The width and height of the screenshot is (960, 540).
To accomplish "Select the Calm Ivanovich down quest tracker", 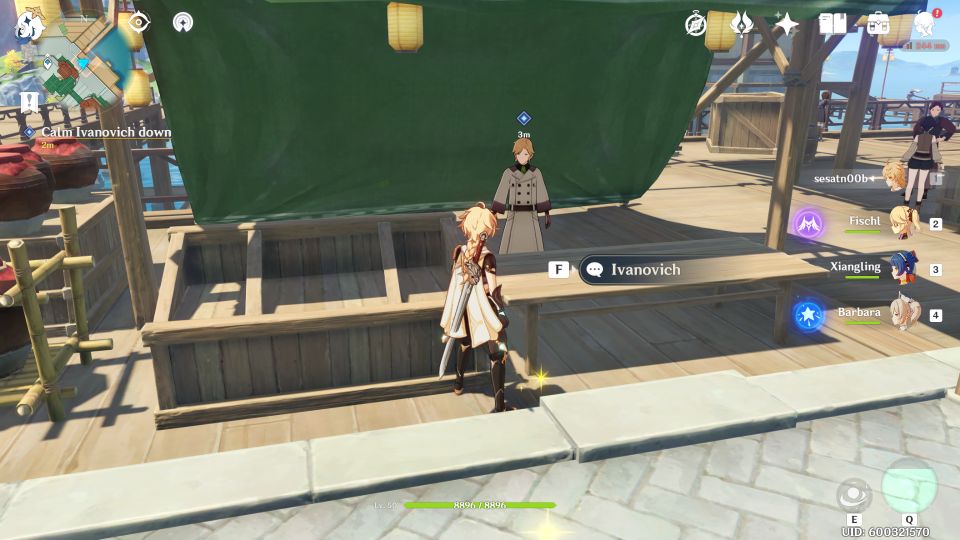I will tap(105, 132).
